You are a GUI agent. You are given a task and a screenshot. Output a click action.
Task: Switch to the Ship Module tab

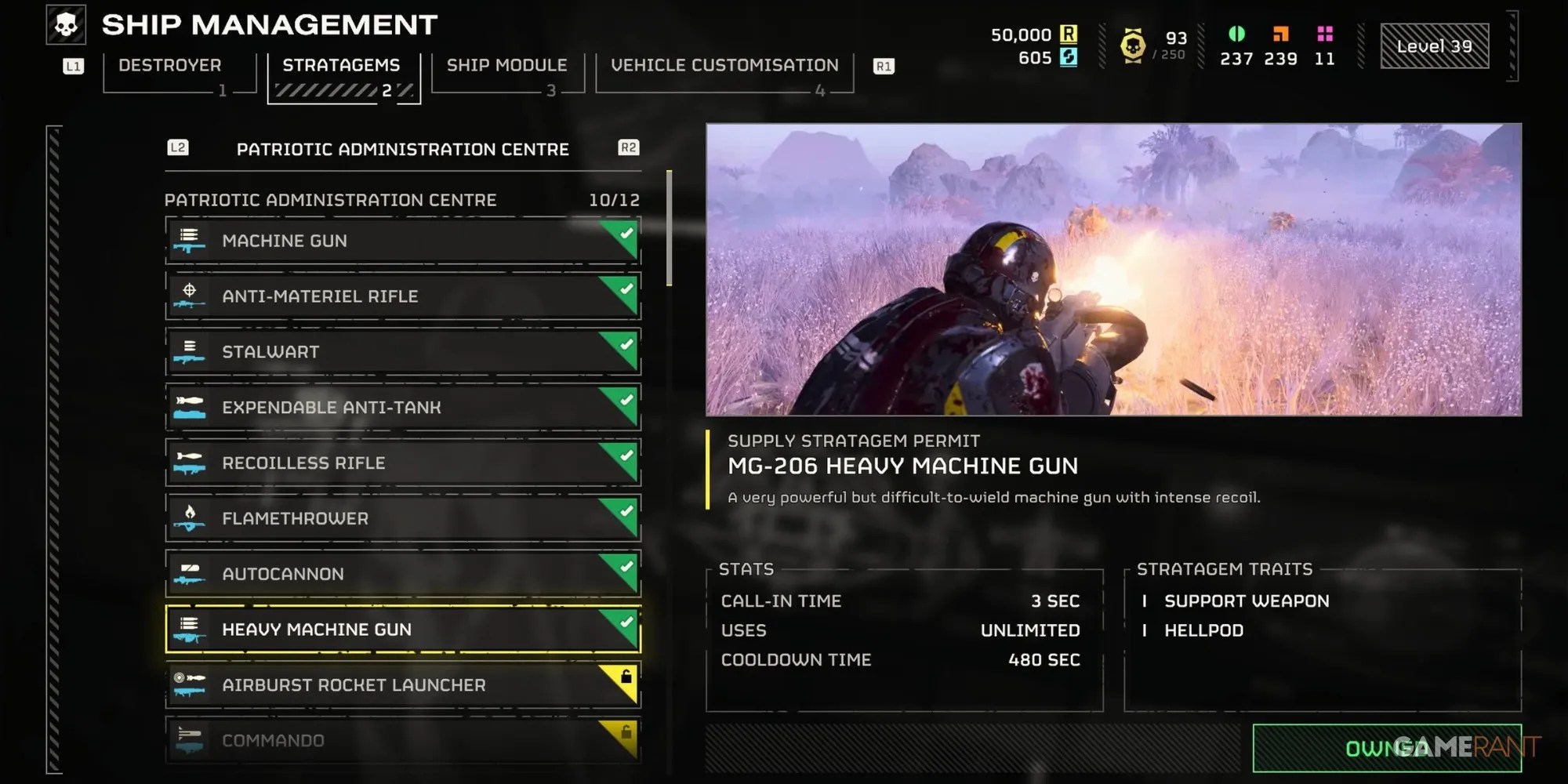[506, 65]
